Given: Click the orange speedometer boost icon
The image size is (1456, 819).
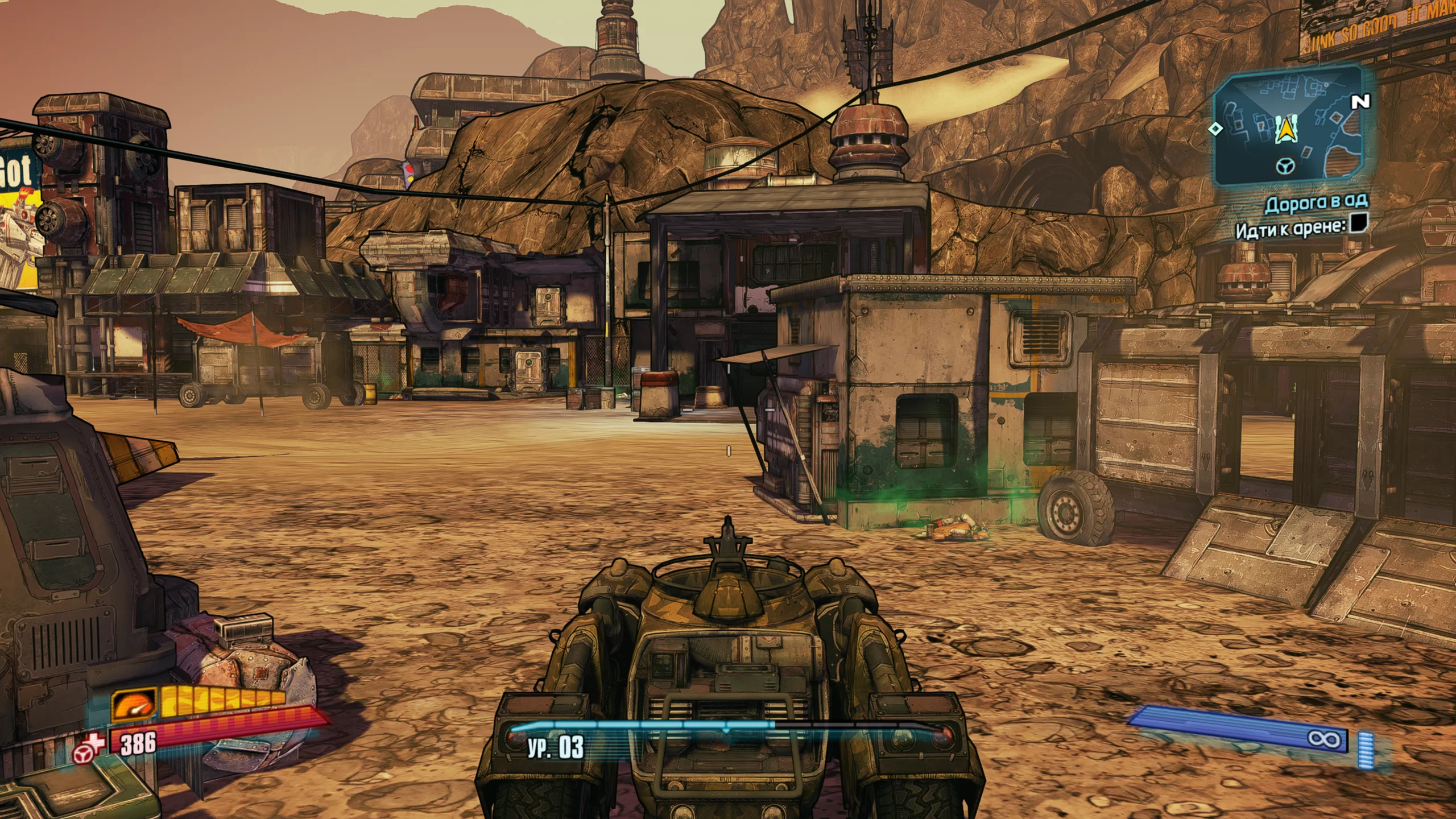Looking at the screenshot, I should 134,705.
